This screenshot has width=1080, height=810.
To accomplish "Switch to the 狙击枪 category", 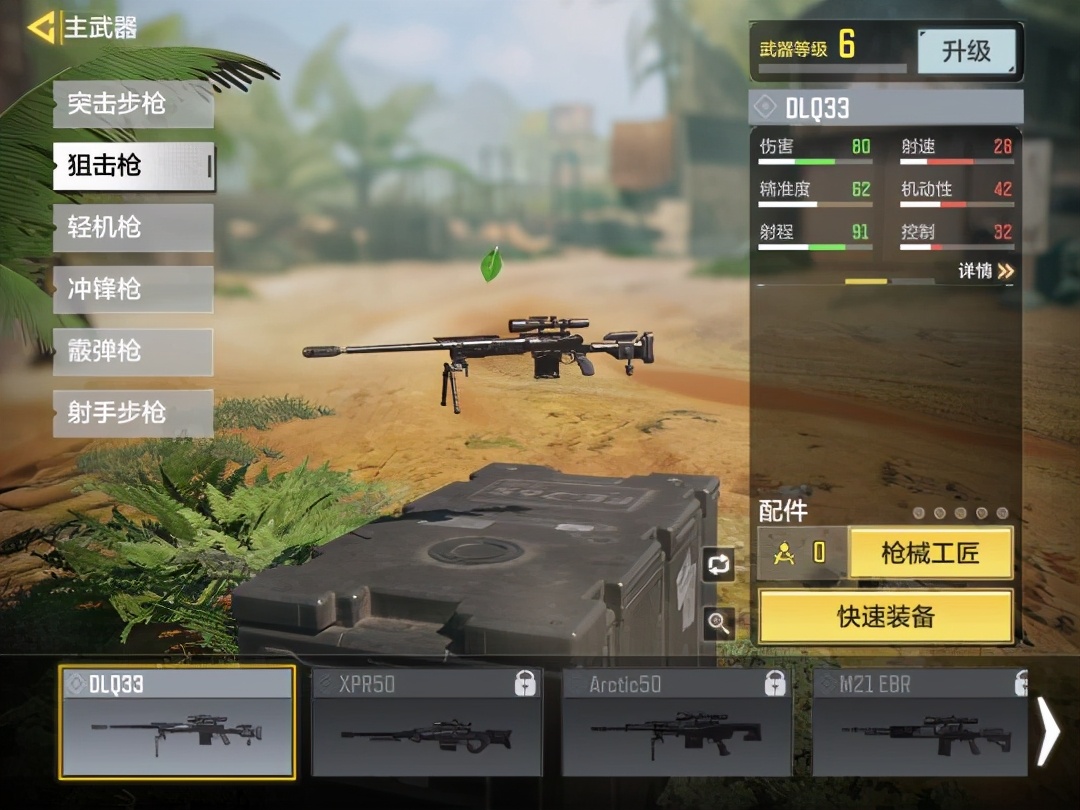I will click(x=133, y=166).
